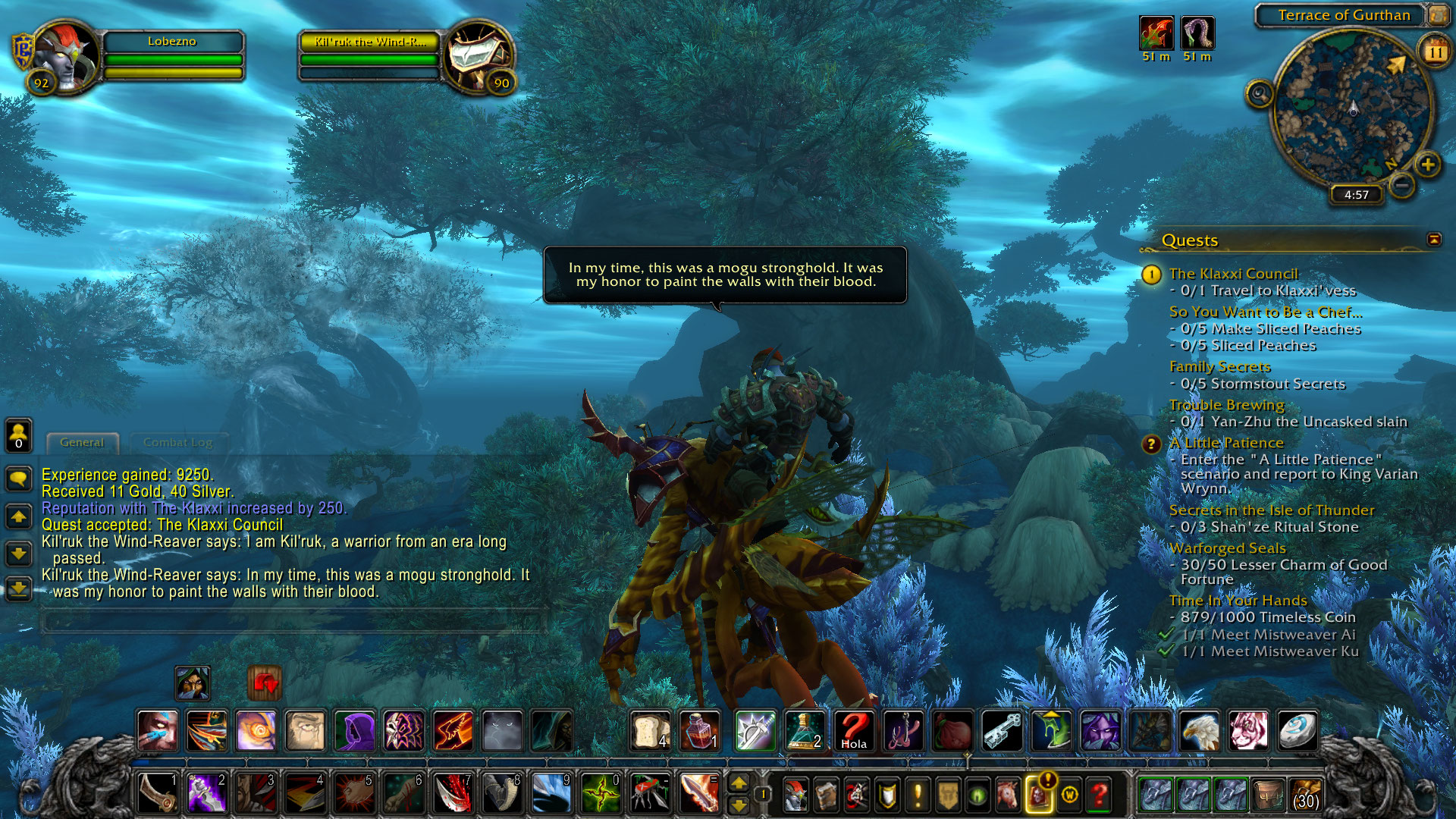Image resolution: width=1456 pixels, height=819 pixels.
Task: Activate the bloody dagger ability in slot 7
Action: point(453,793)
